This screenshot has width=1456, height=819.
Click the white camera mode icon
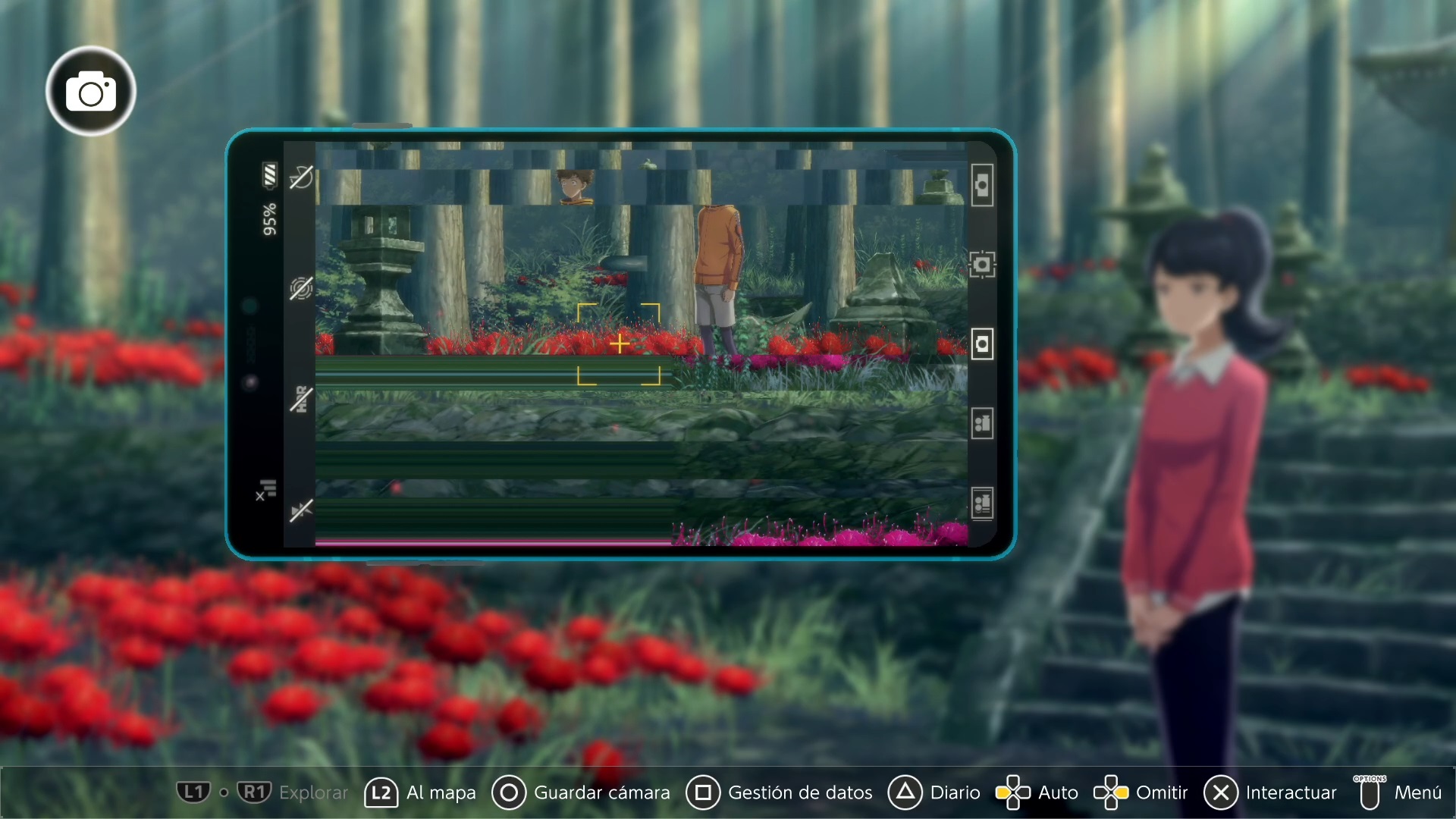tap(91, 92)
